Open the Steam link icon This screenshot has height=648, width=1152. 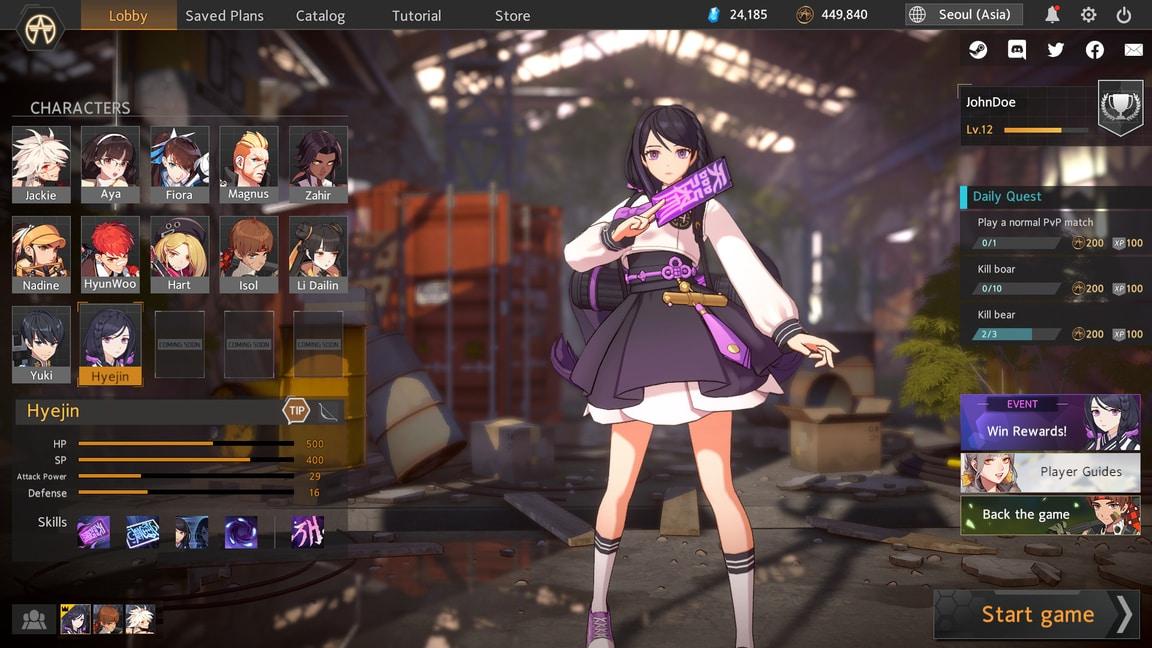[x=978, y=50]
